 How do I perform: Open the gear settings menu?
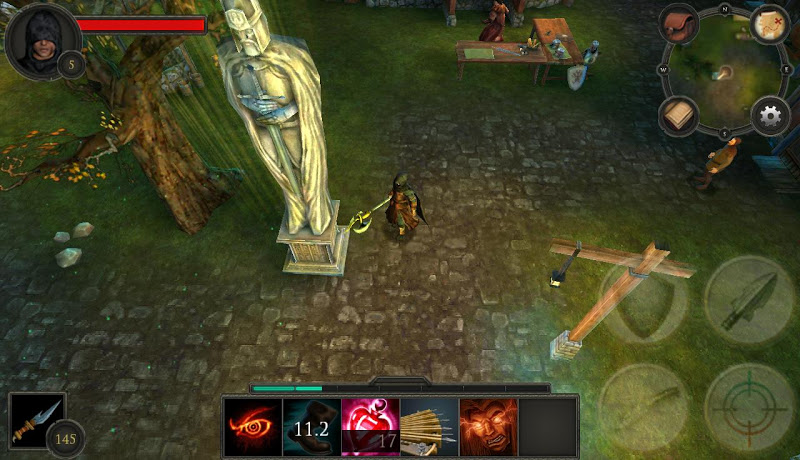[770, 116]
